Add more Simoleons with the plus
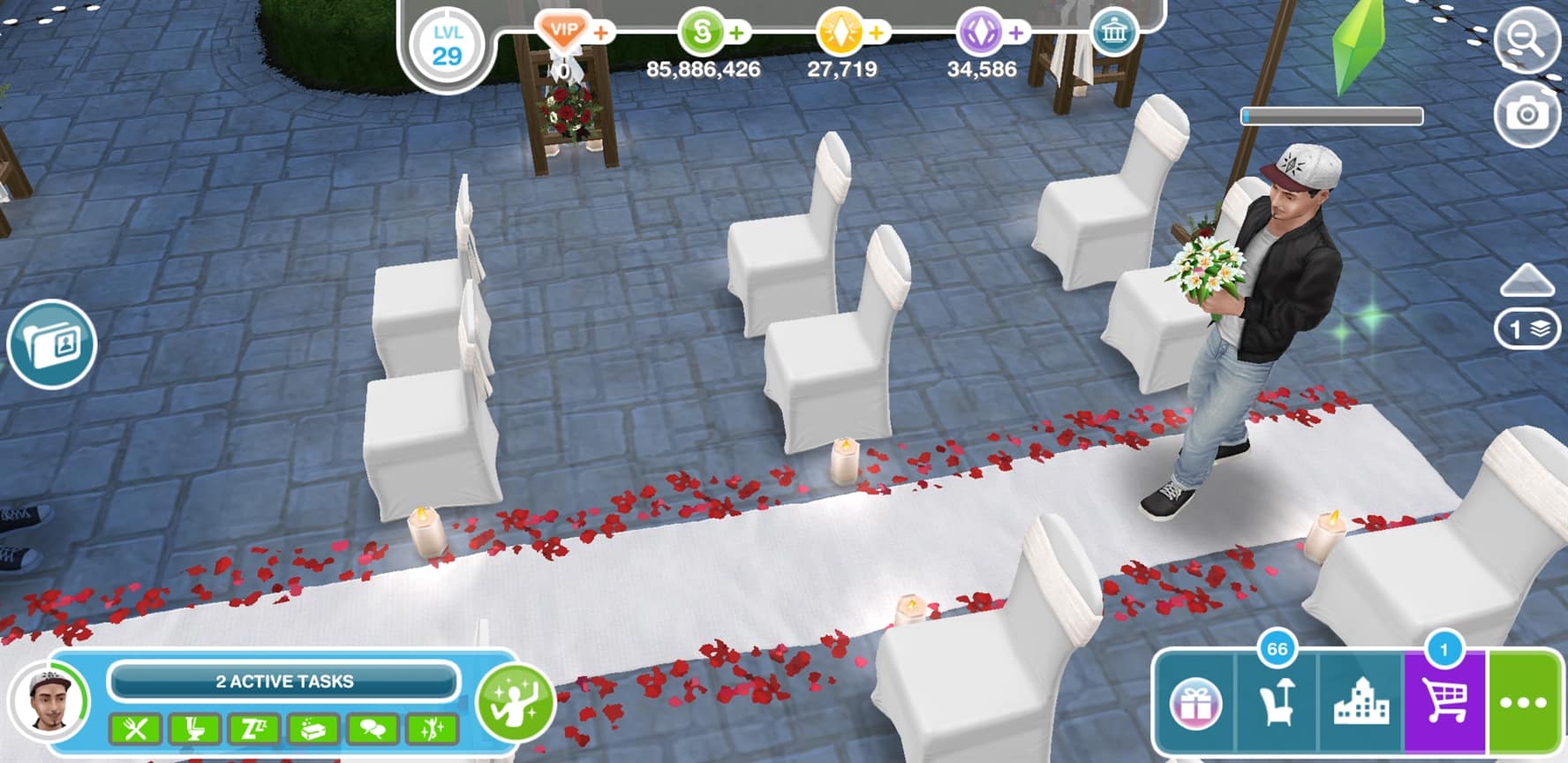Viewport: 1568px width, 763px height. click(736, 34)
